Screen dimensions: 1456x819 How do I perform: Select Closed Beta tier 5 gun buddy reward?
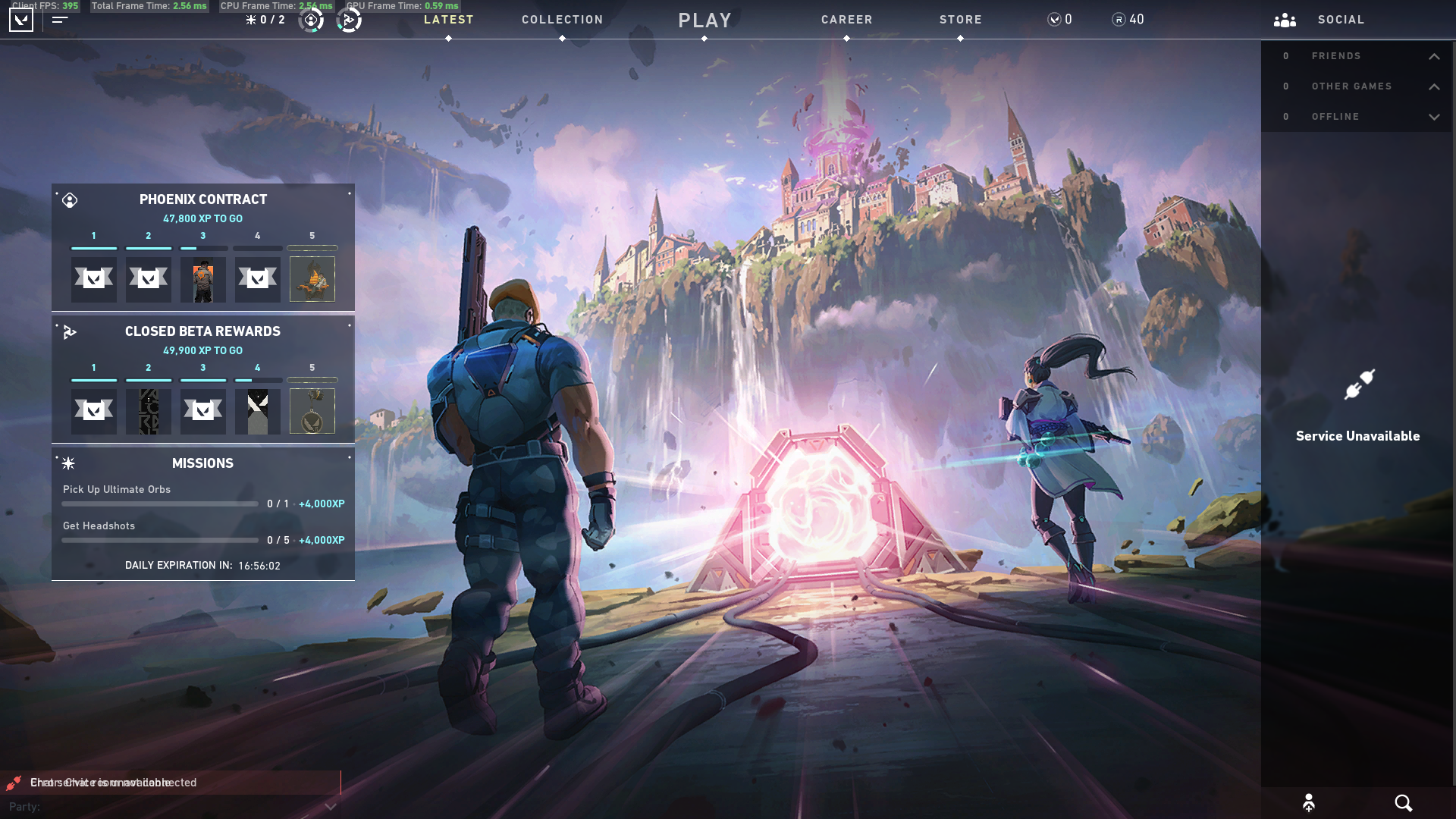click(312, 411)
